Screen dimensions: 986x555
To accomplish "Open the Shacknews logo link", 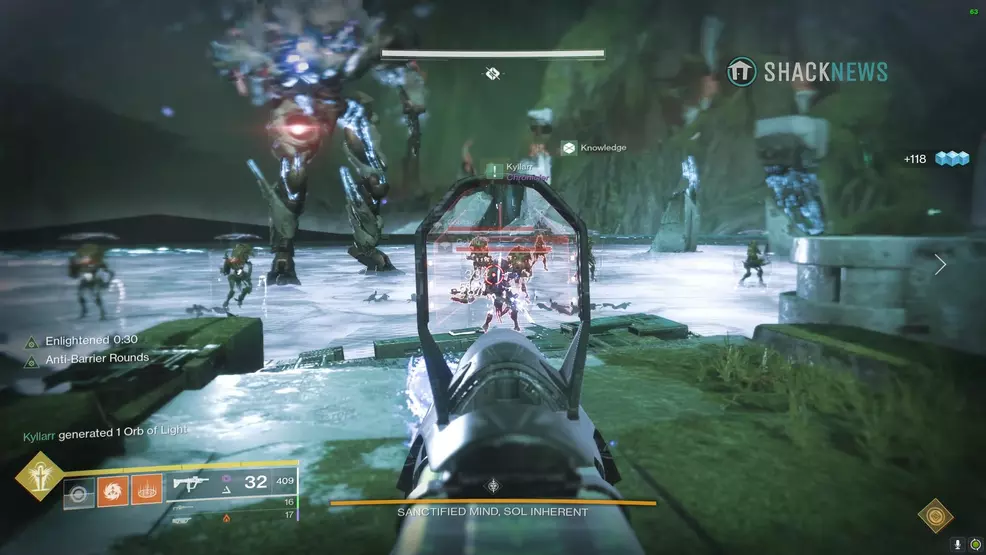I will click(x=808, y=71).
